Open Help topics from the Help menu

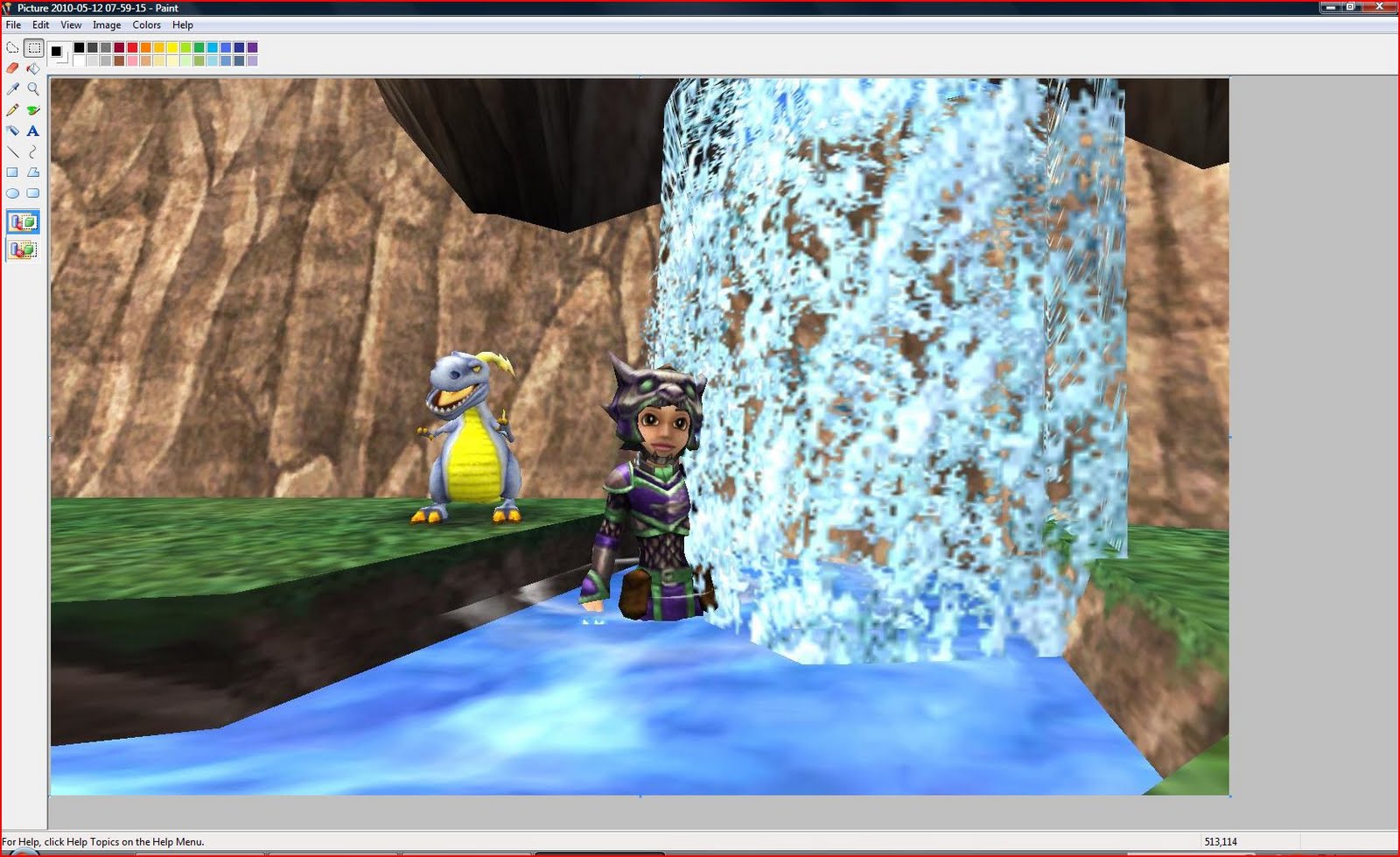(x=182, y=25)
